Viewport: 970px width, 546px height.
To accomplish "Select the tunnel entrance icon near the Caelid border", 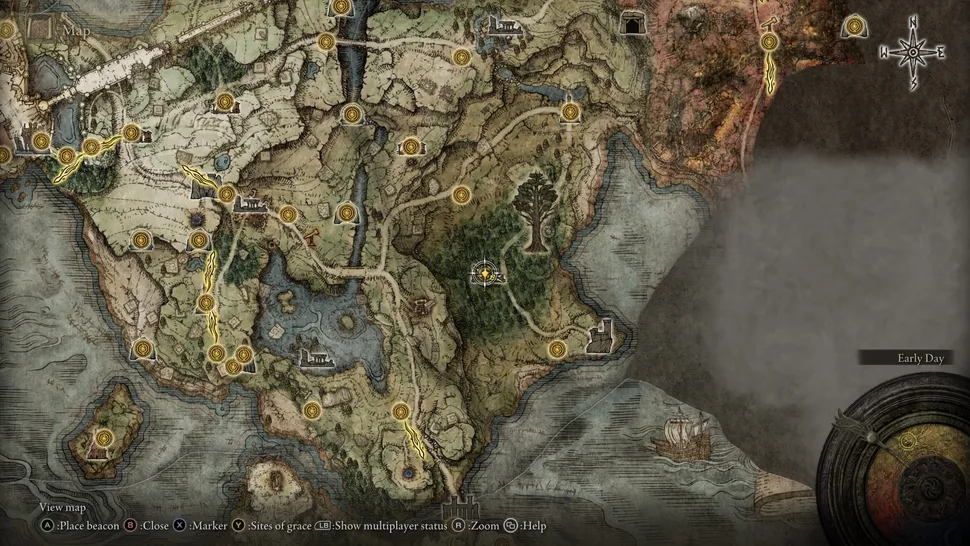I will tap(631, 24).
